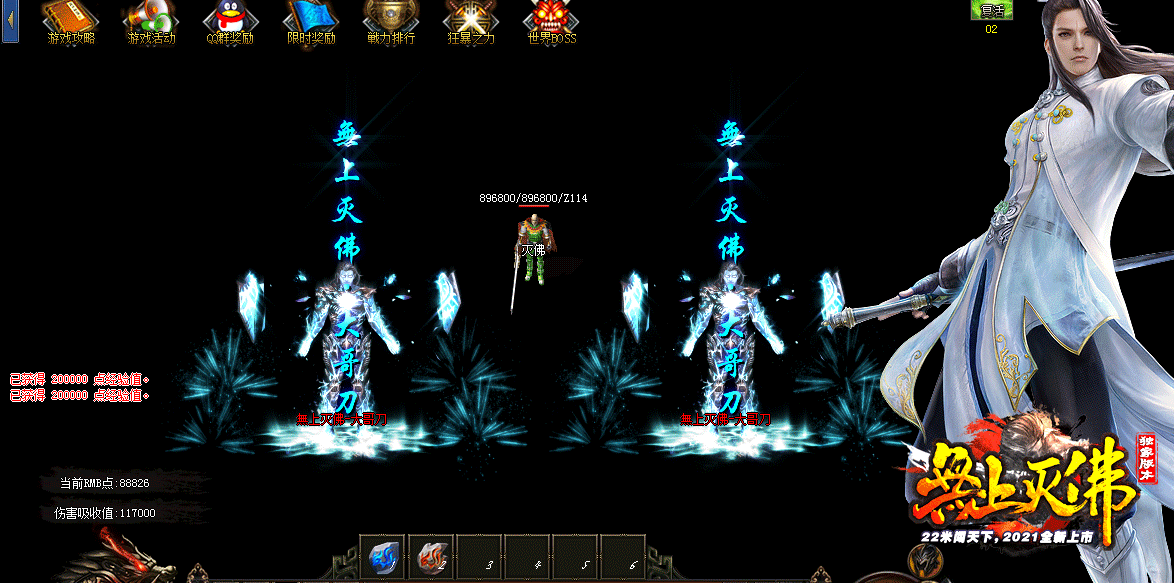Open the 游戏活动 events megaphone icon
1174x583 pixels.
[151, 18]
